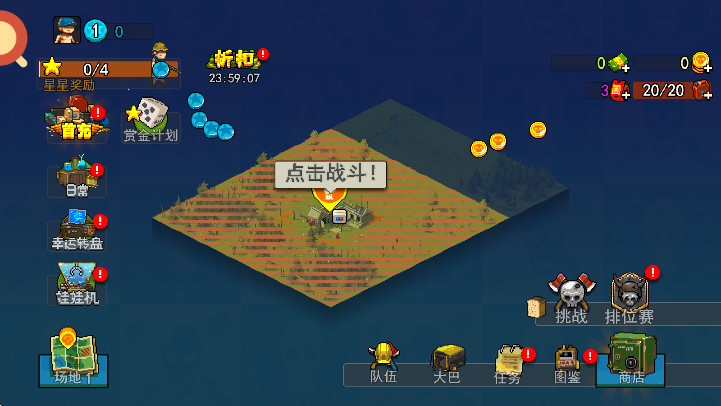The image size is (721, 406).
Task: Open the 大巴 bus menu
Action: (x=447, y=364)
